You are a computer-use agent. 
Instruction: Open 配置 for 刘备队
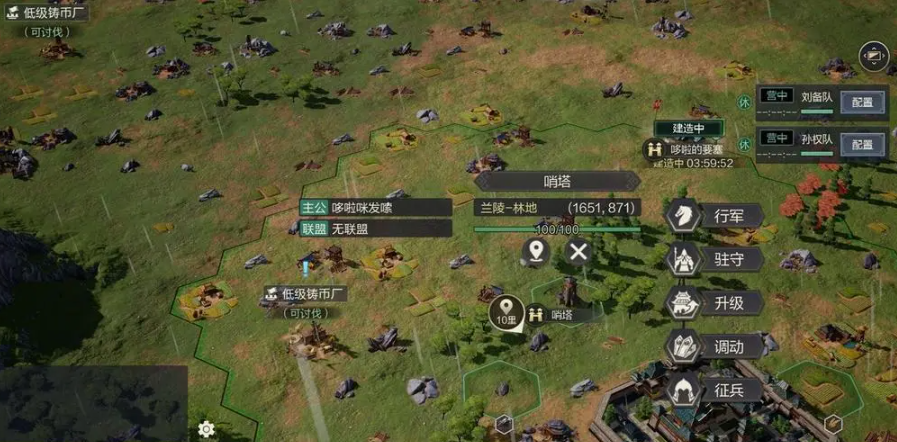coord(862,101)
